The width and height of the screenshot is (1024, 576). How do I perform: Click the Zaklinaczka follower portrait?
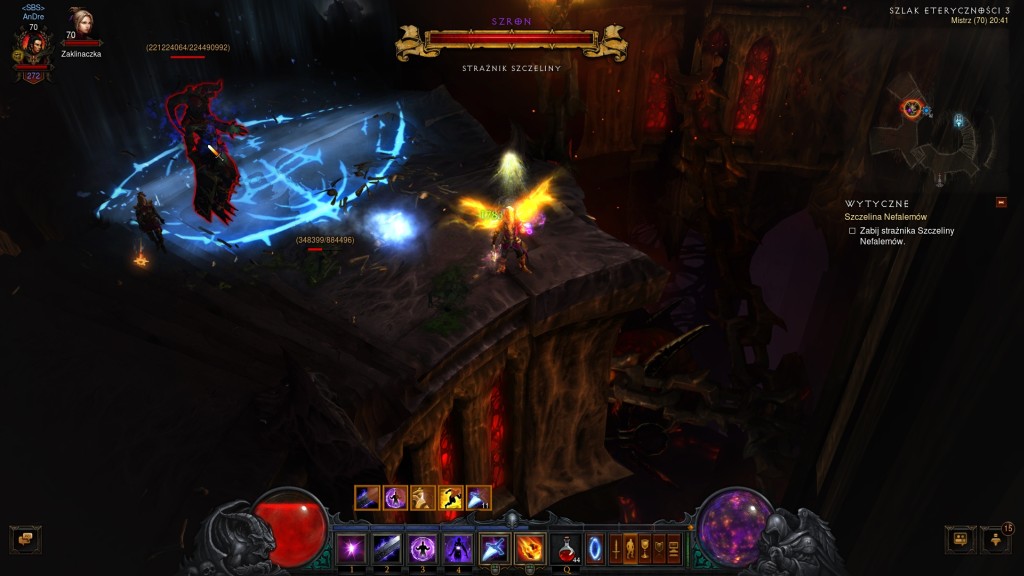point(80,25)
